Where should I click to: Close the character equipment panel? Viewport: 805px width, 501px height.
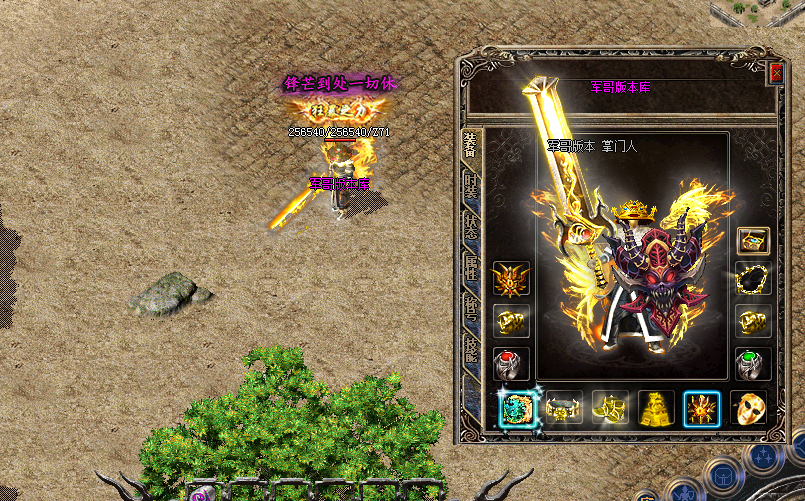(x=776, y=74)
